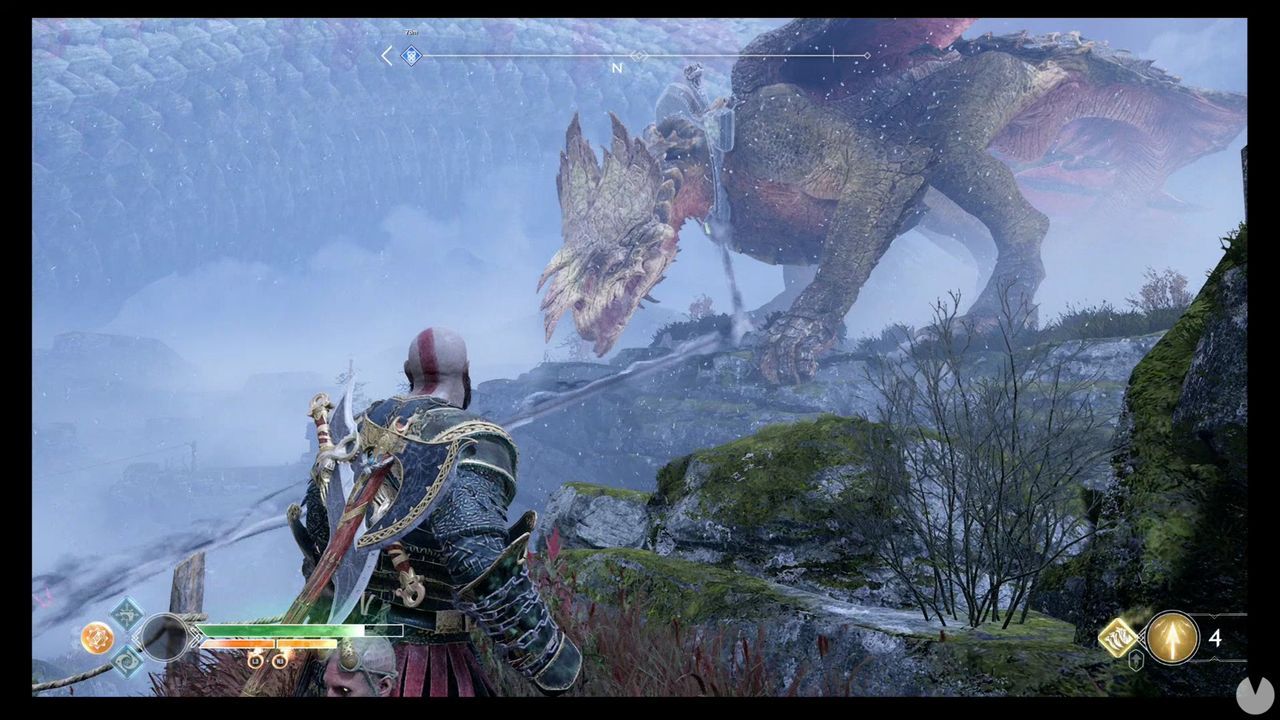
Task: Toggle the upper runic attack slot indicator
Action: coord(127,615)
